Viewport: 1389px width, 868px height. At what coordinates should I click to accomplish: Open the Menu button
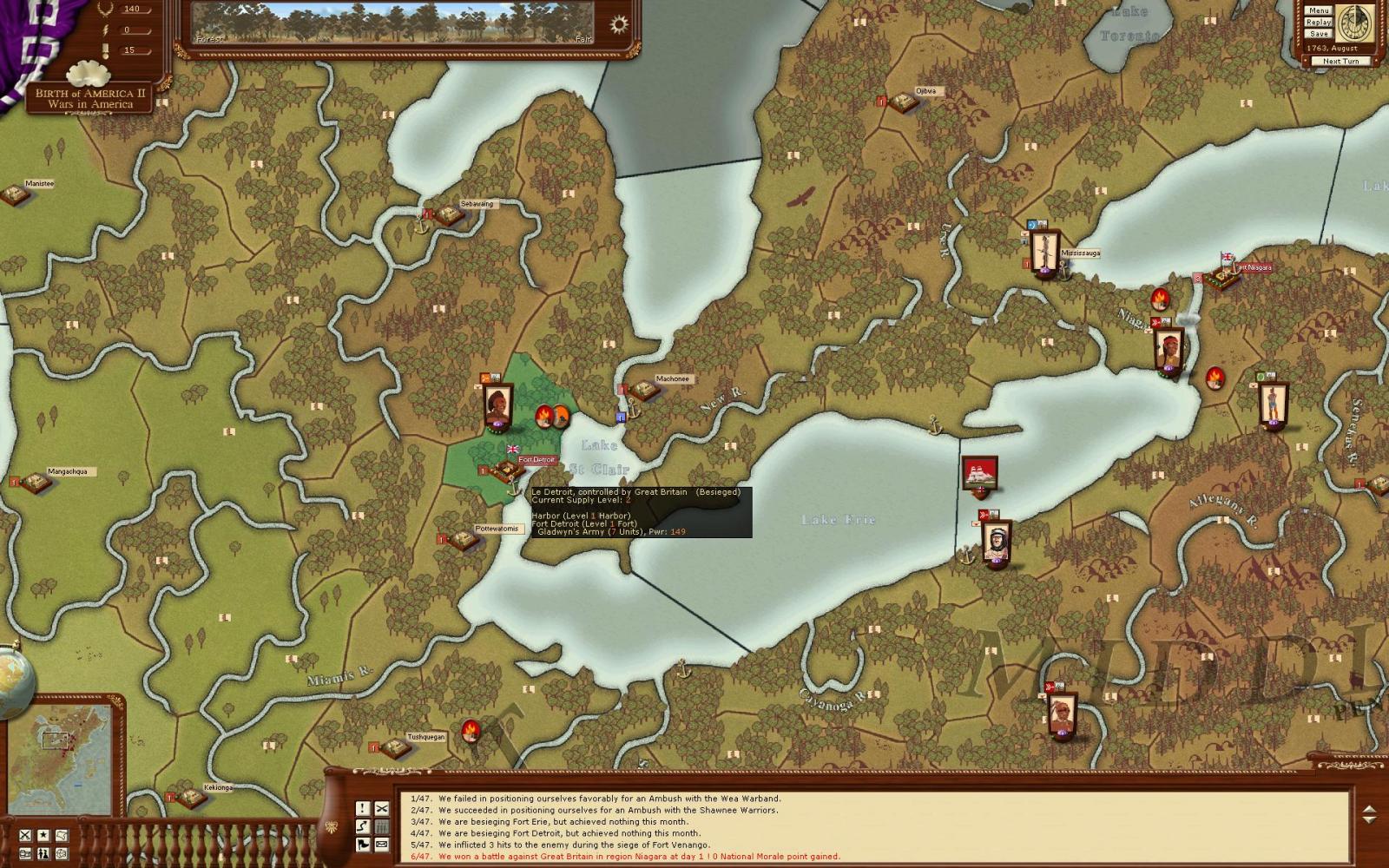coord(1319,10)
